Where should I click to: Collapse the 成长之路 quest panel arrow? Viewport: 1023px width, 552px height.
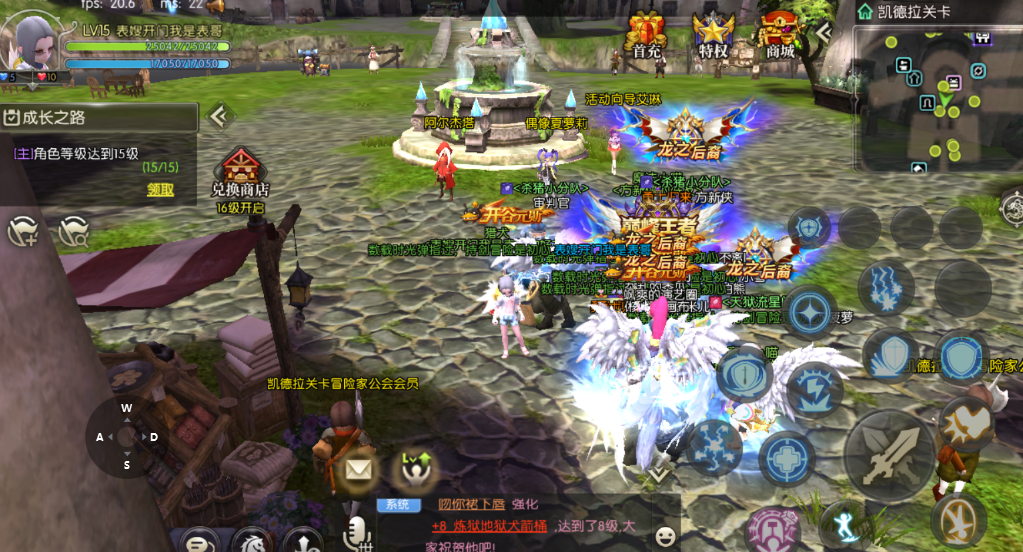[218, 117]
